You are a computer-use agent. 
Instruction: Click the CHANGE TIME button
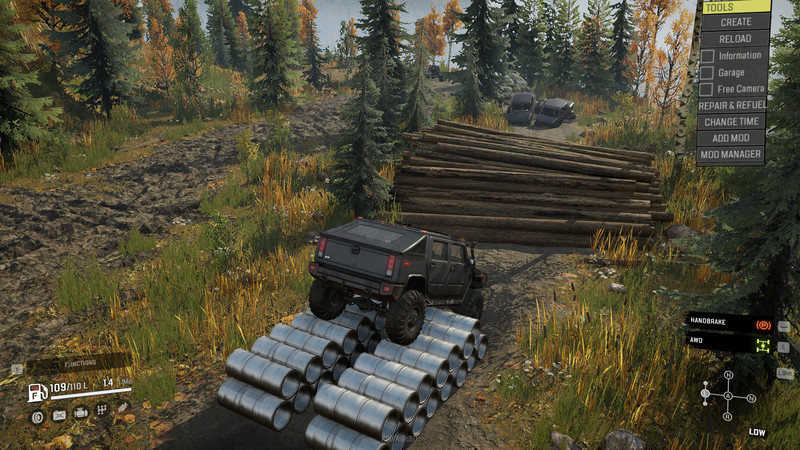732,121
